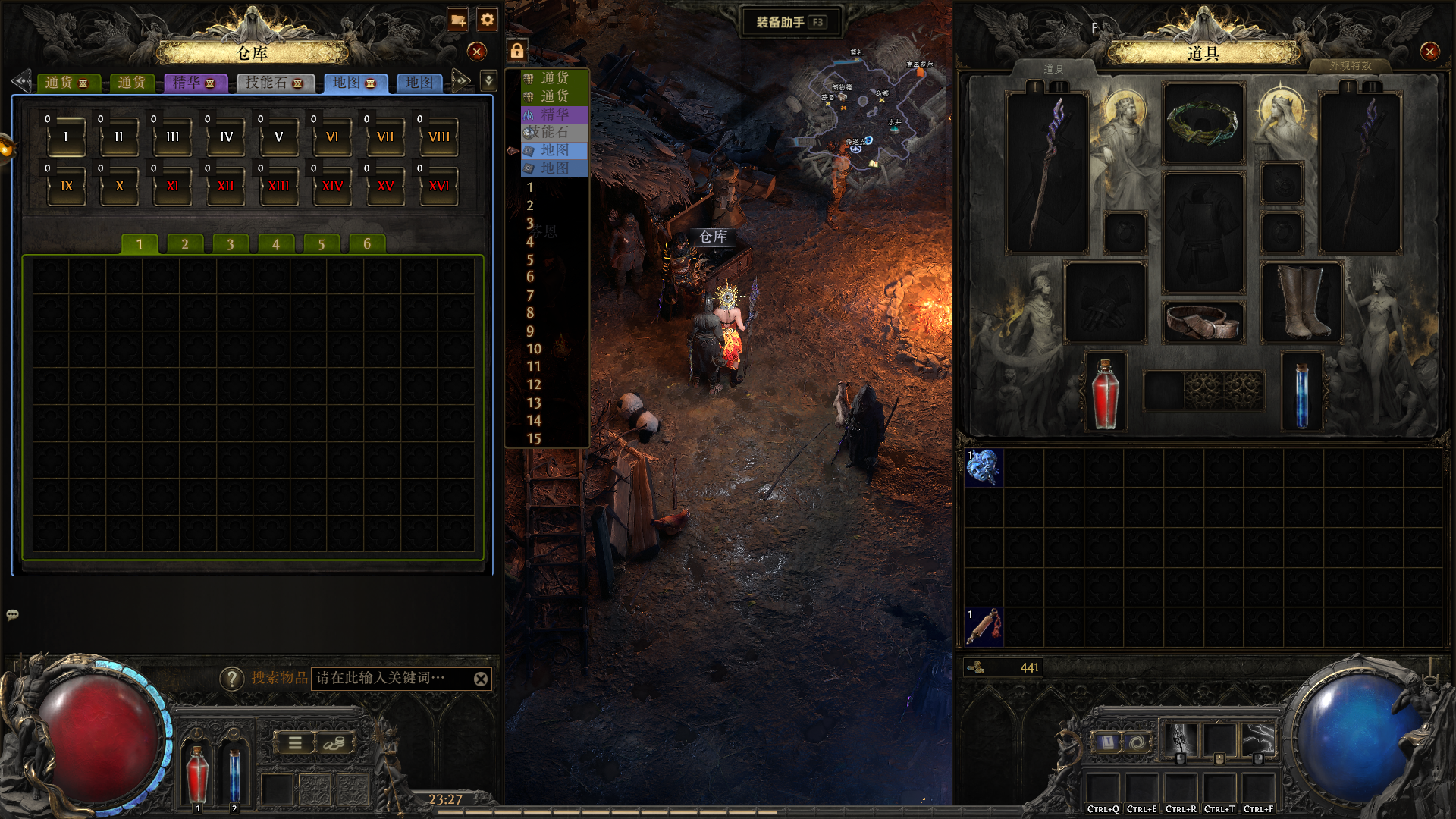Close the stash (仓库) panel
Image resolution: width=1456 pixels, height=819 pixels.
476,52
